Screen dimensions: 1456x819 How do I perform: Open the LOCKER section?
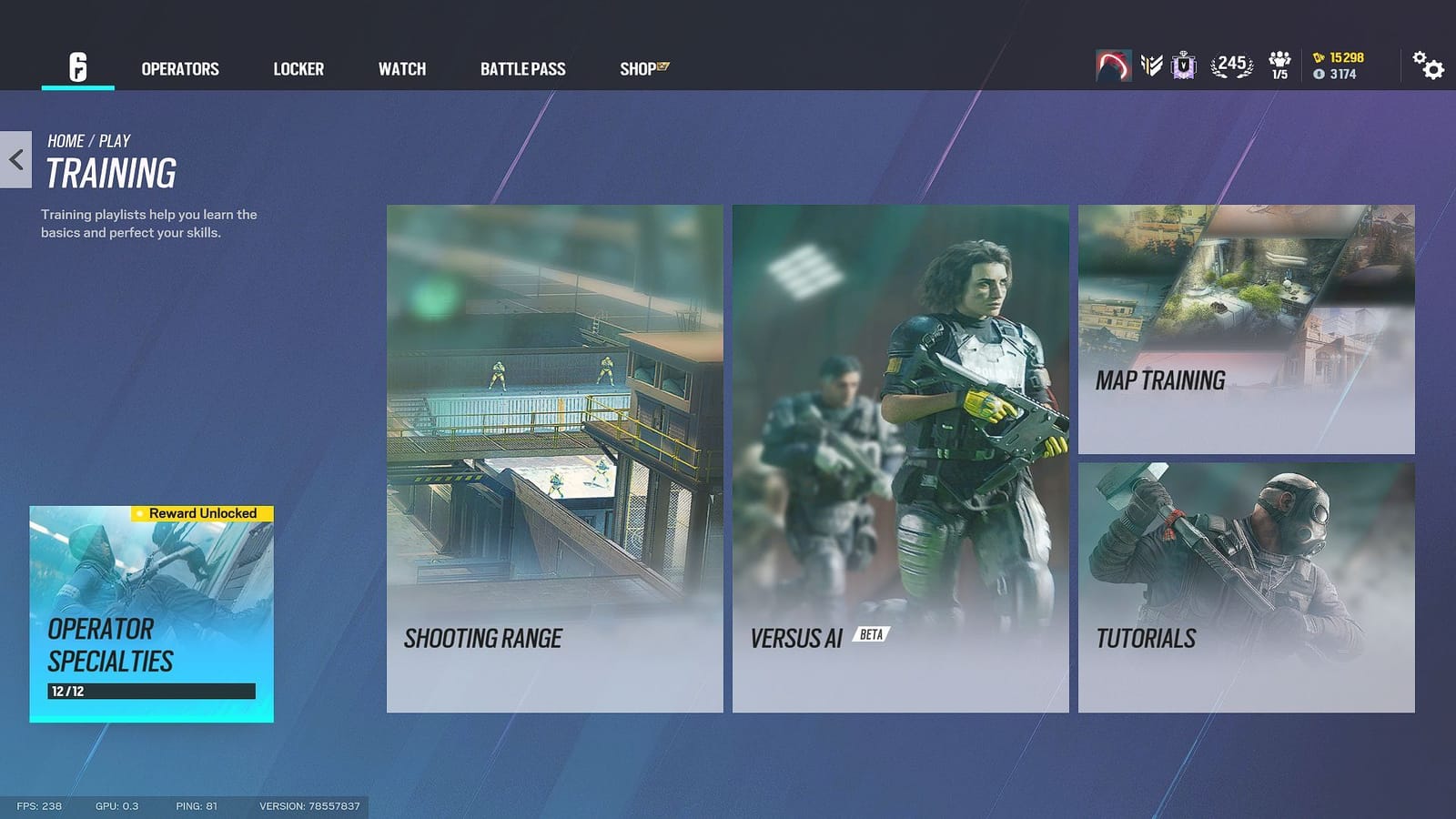coord(298,68)
